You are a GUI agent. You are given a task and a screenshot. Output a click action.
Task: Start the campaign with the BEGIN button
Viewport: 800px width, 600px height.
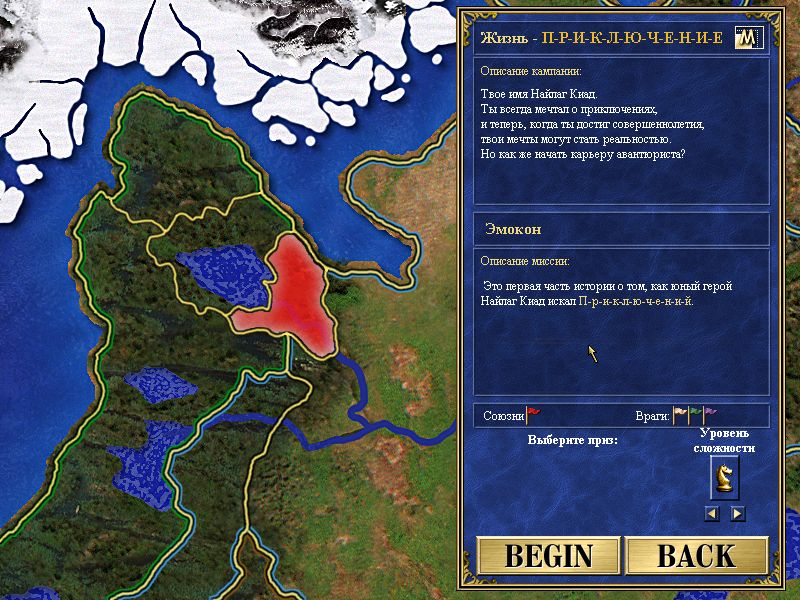pos(549,556)
